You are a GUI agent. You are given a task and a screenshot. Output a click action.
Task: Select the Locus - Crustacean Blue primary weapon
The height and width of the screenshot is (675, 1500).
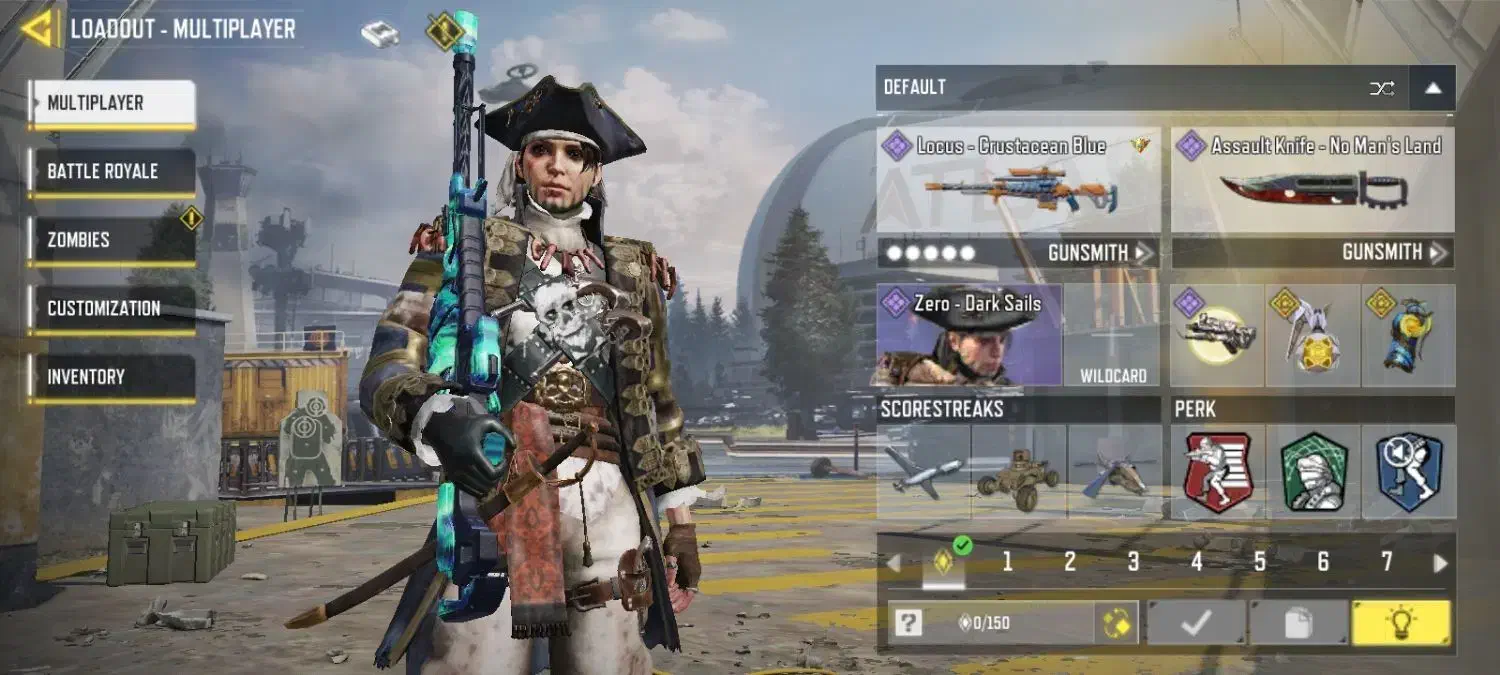pyautogui.click(x=1018, y=180)
